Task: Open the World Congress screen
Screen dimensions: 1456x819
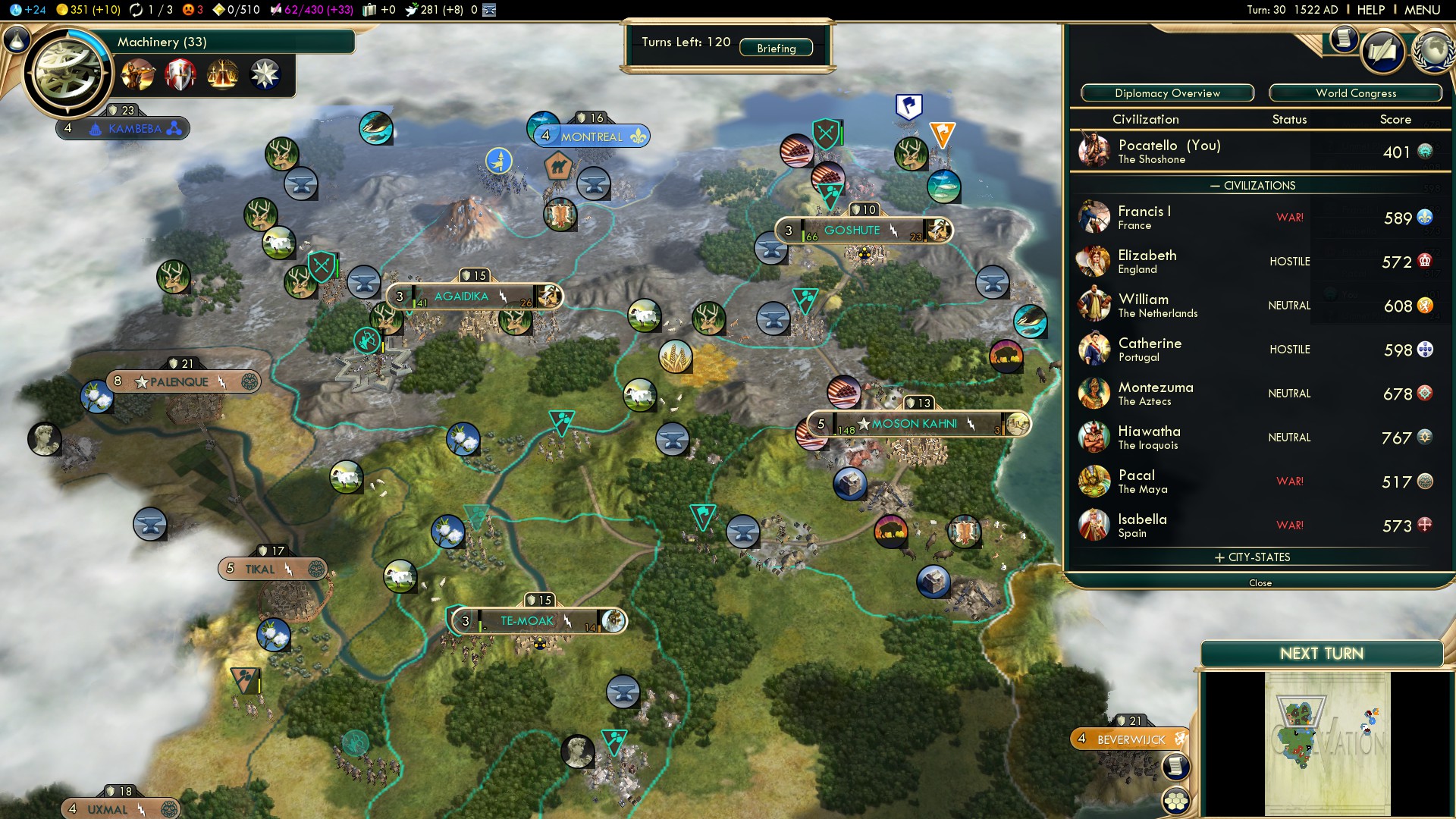Action: [1355, 93]
